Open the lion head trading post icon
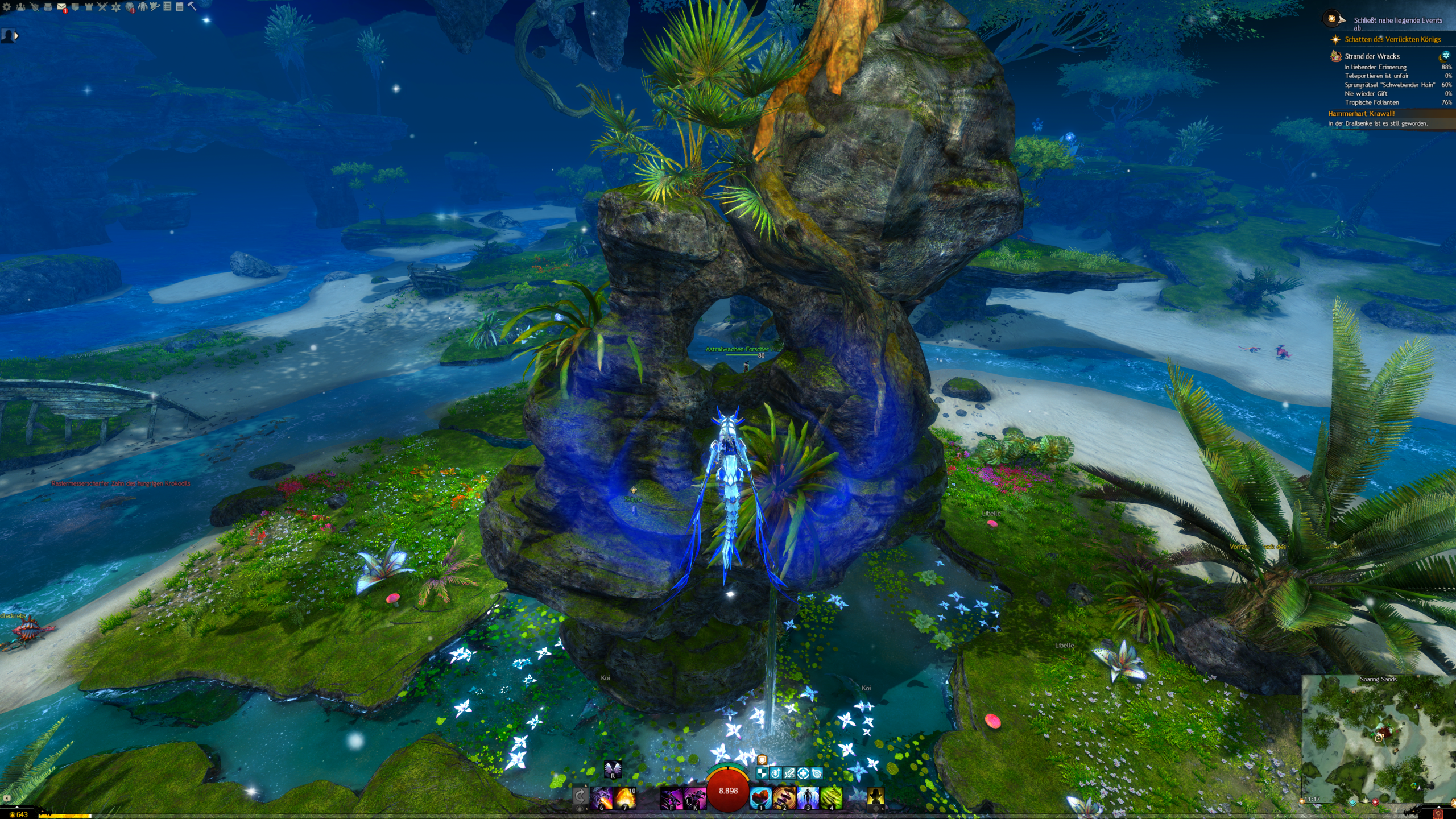The image size is (1456, 819). (x=130, y=7)
